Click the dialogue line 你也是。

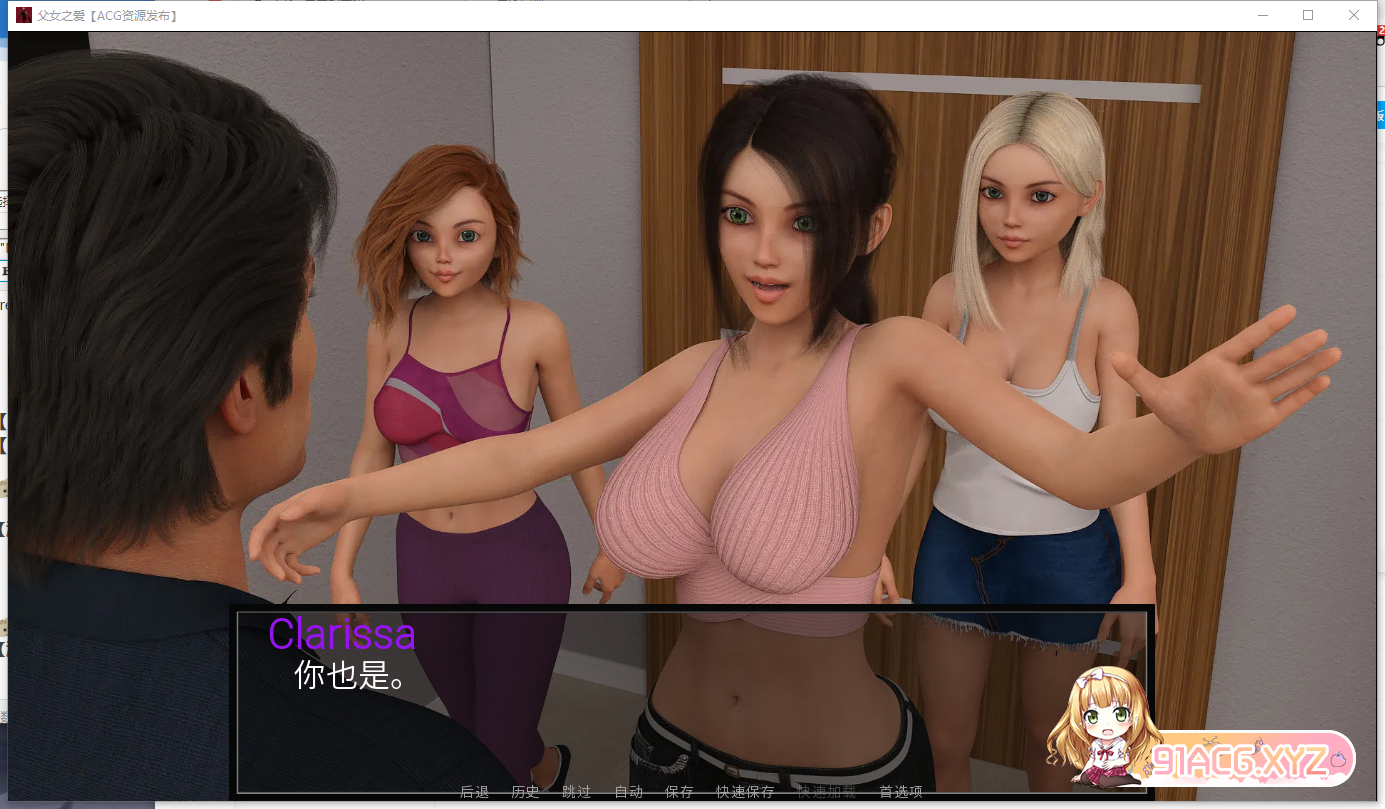349,678
